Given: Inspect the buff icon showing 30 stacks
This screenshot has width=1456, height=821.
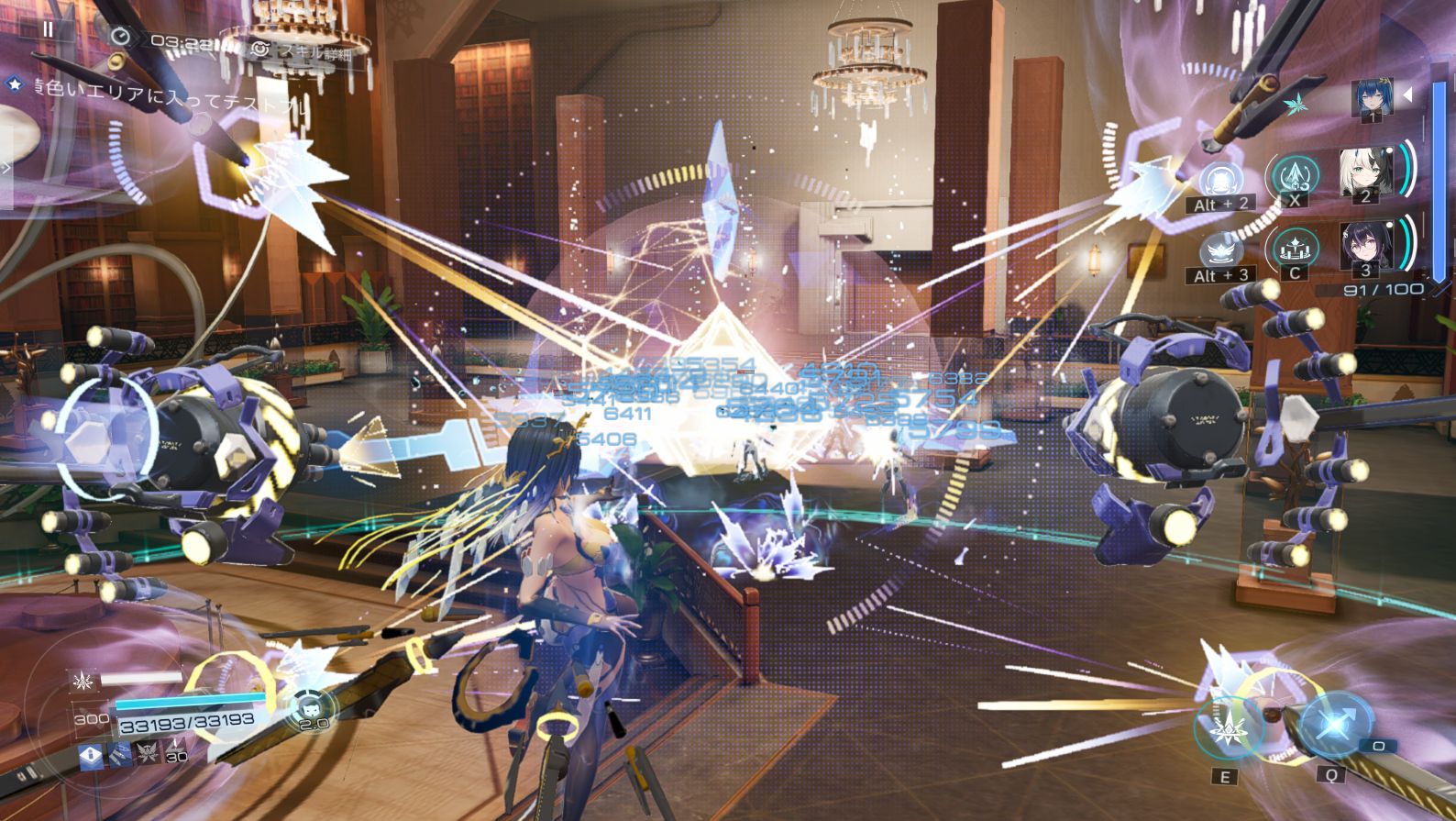Looking at the screenshot, I should pyautogui.click(x=174, y=754).
